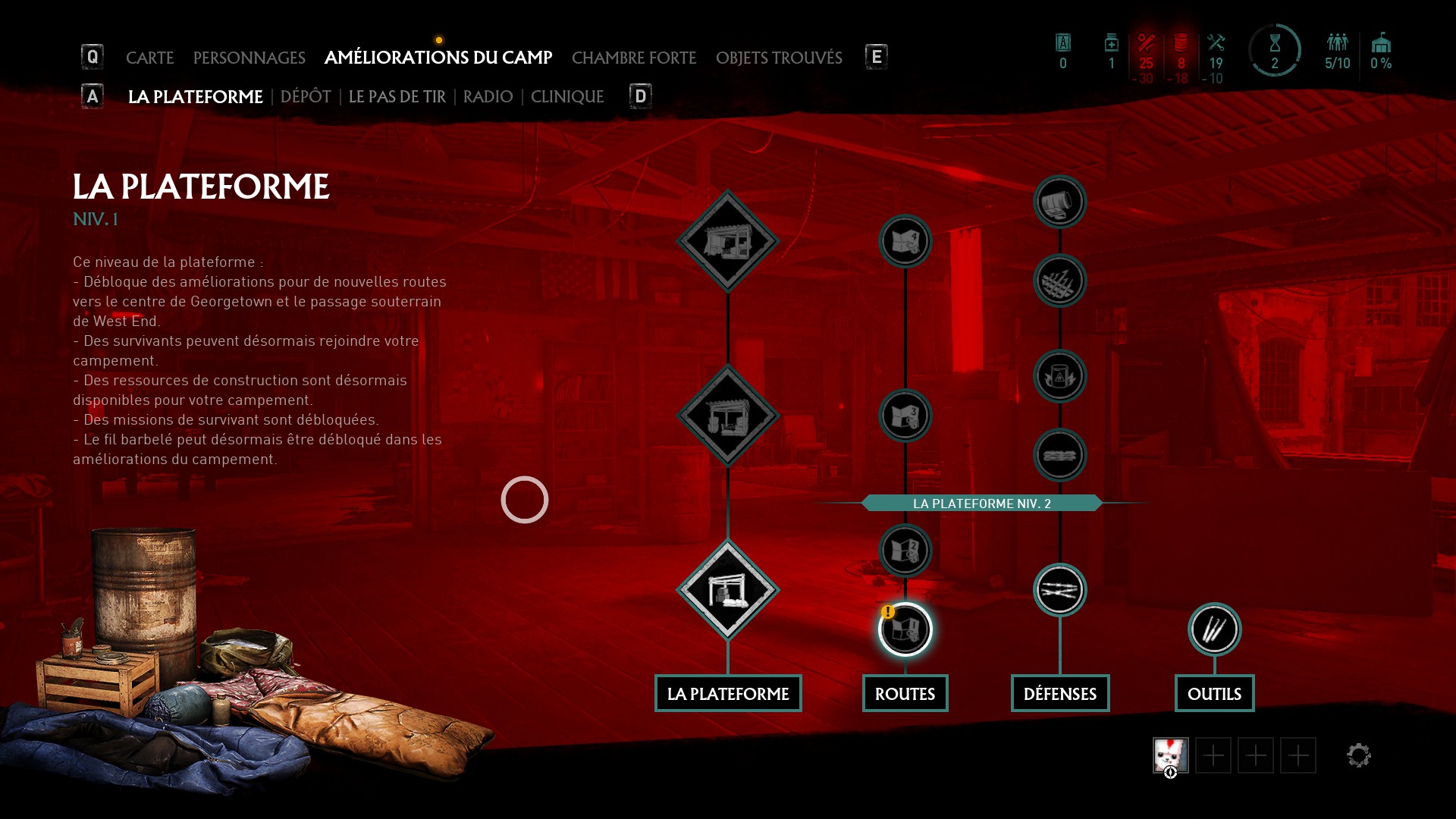1456x819 pixels.
Task: Select the highlighted route upgrade with exclamation mark
Action: (x=905, y=629)
